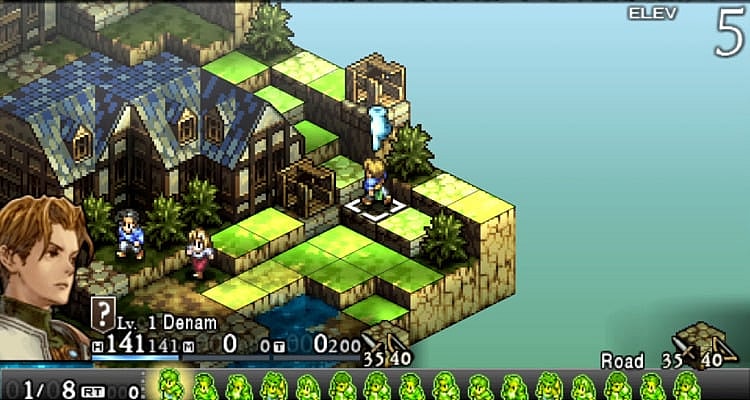Screen dimensions: 750x400
Task: Select Denam under the white tile cursor
Action: coord(376,182)
